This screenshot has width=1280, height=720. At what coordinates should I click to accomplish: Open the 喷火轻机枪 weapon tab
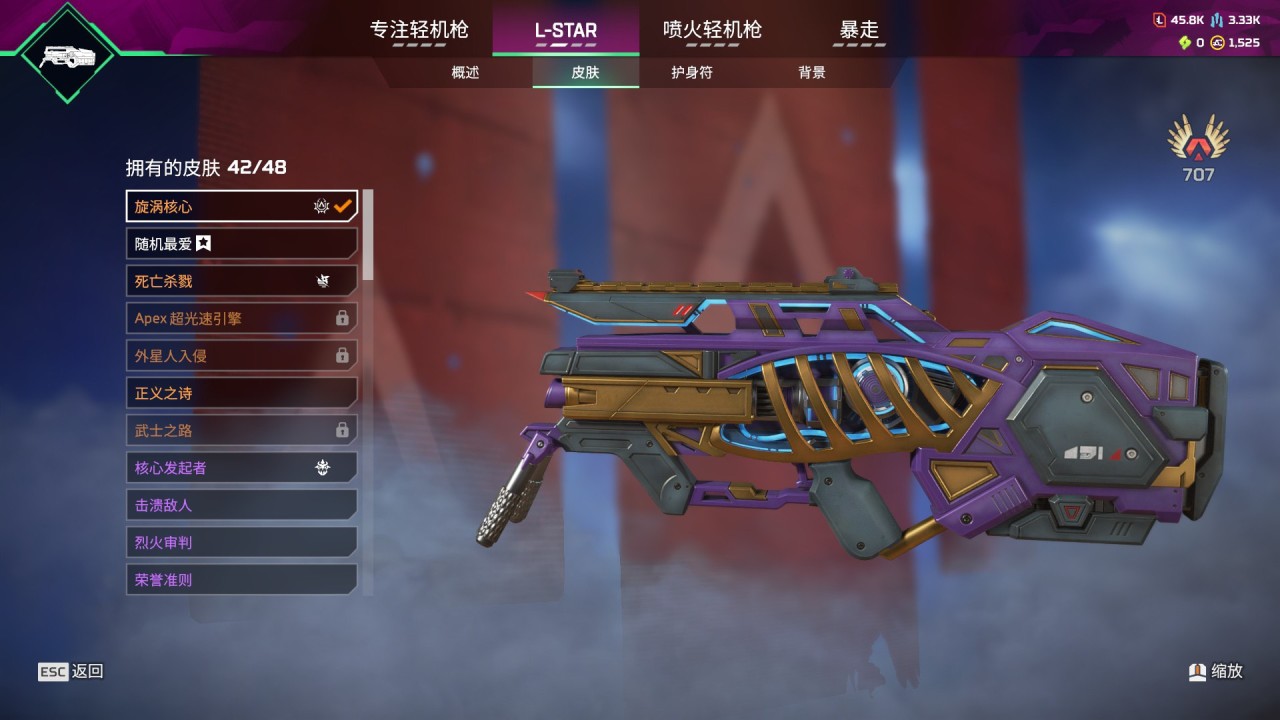tap(712, 30)
